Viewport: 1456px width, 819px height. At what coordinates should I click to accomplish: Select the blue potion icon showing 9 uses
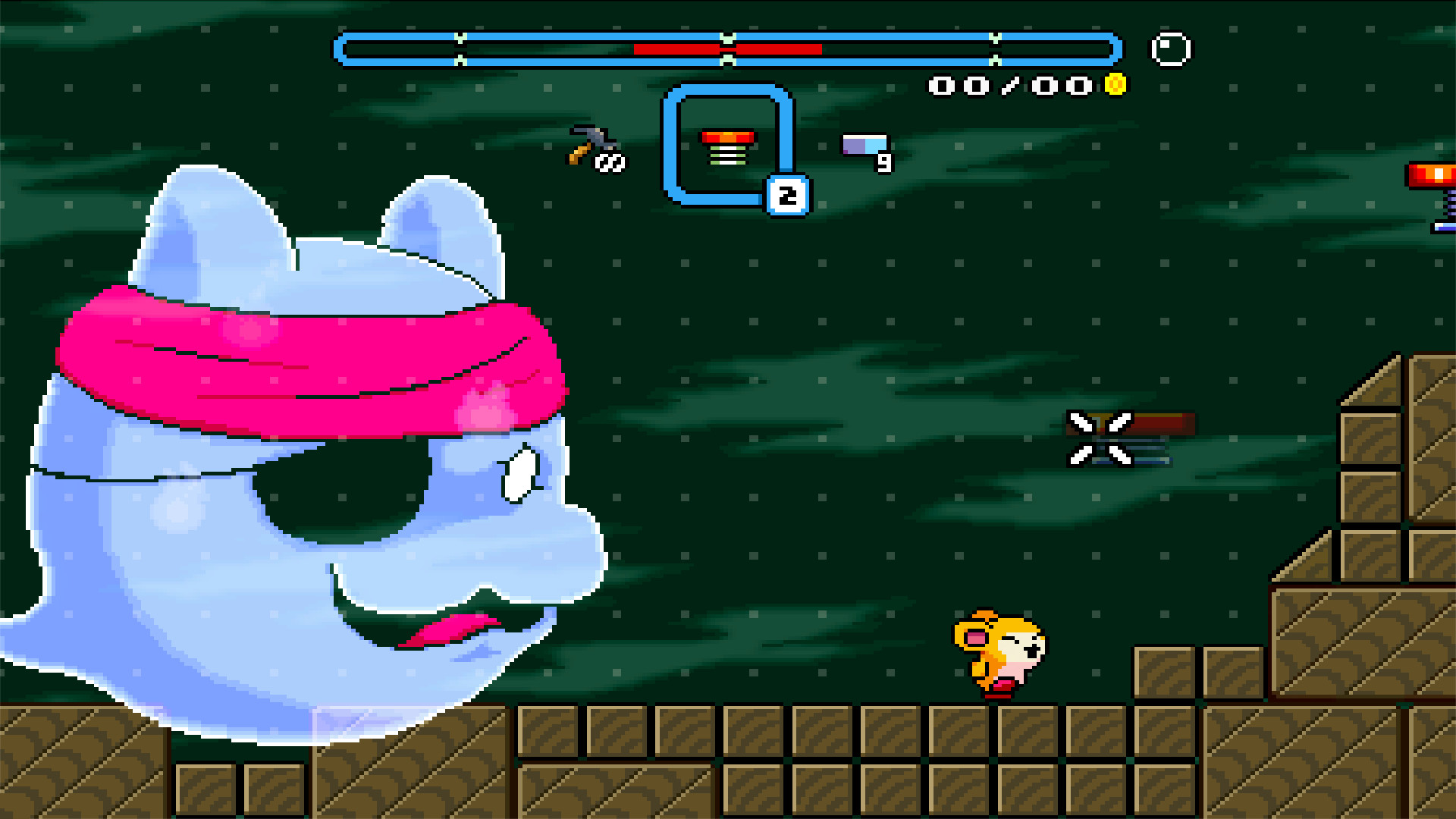tap(864, 144)
